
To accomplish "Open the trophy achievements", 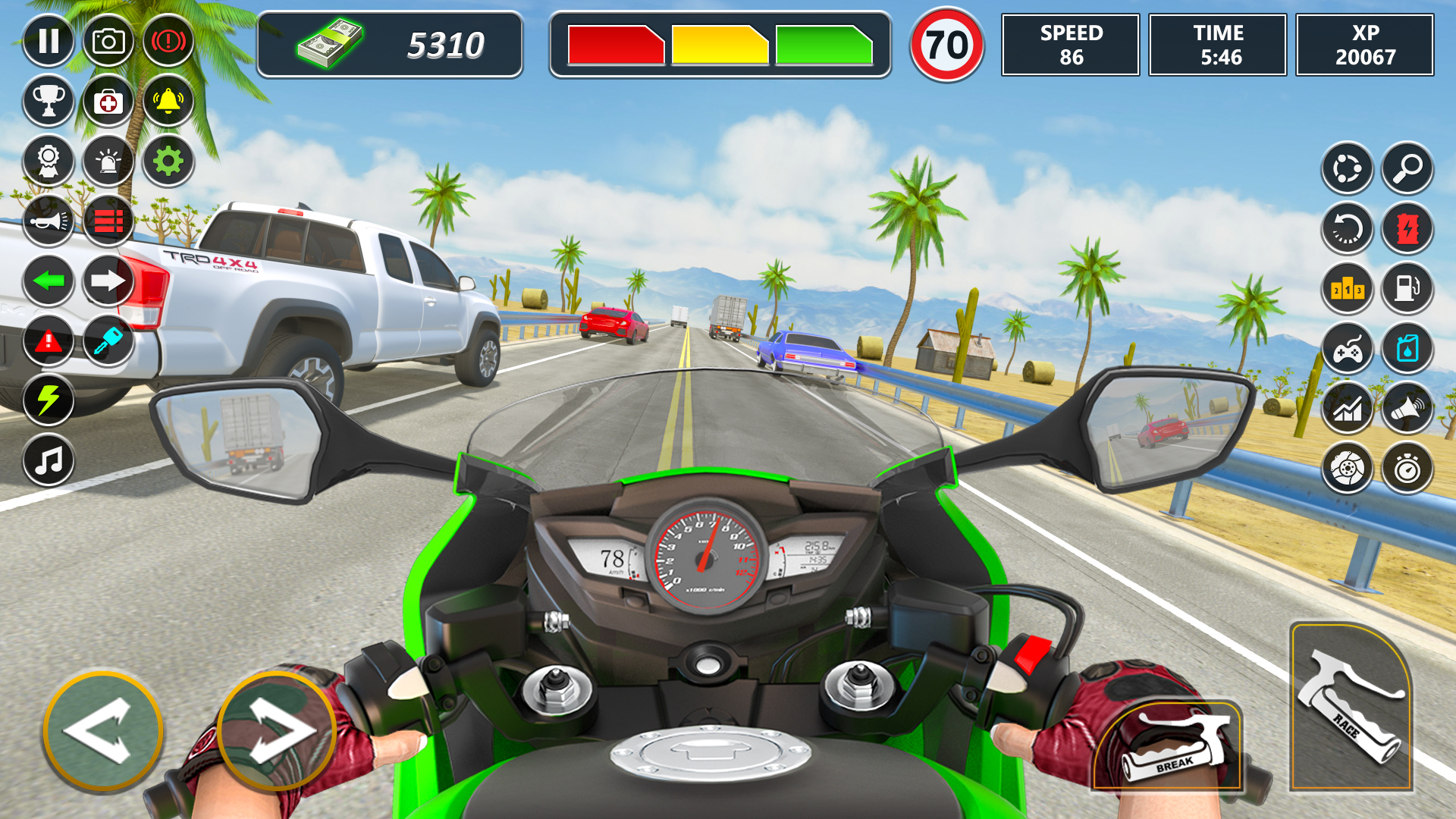I will click(49, 101).
